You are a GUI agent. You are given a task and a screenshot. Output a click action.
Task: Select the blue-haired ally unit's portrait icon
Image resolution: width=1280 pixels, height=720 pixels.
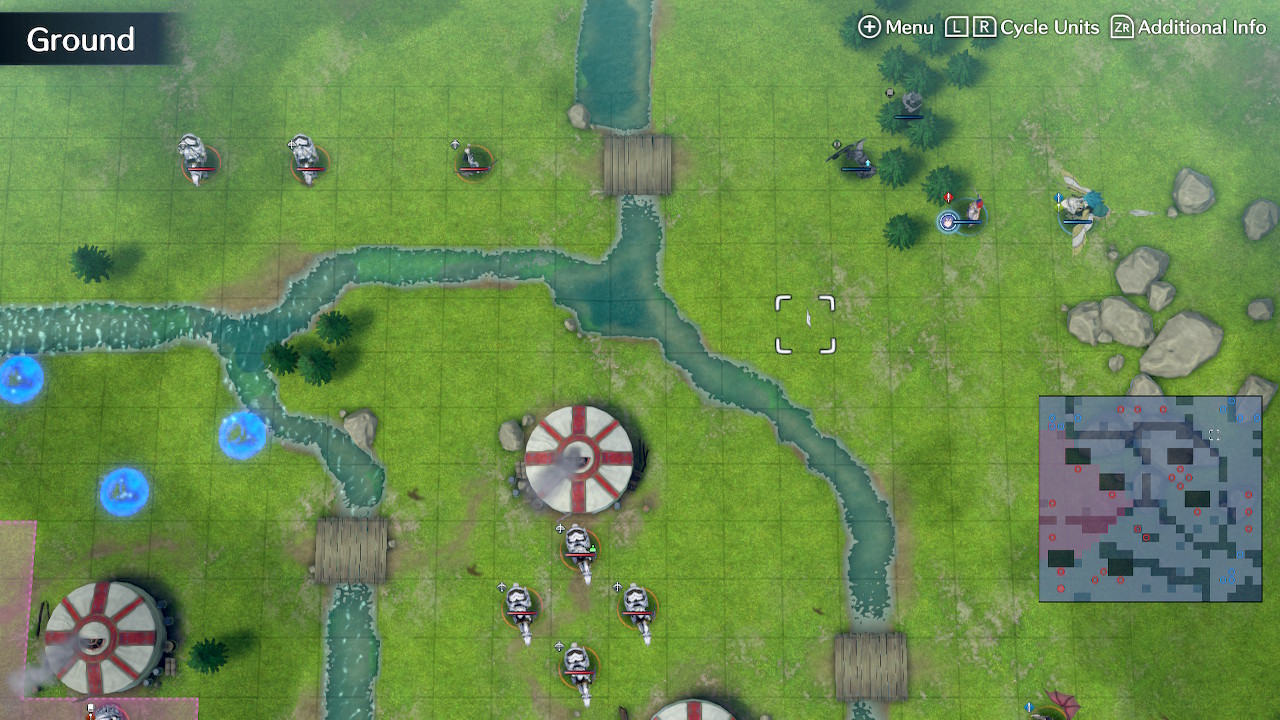coord(947,221)
